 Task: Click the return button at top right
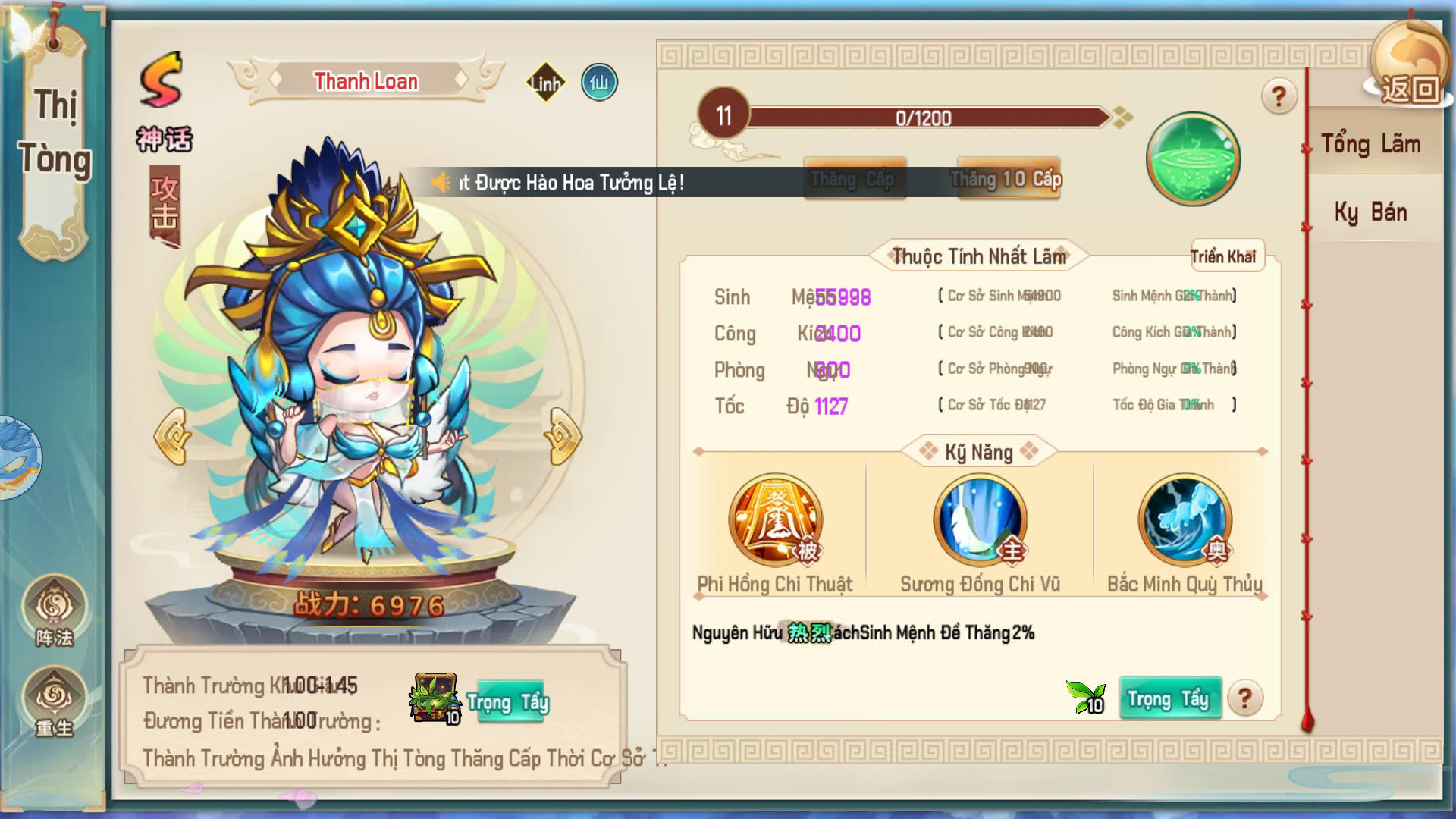(x=1408, y=87)
